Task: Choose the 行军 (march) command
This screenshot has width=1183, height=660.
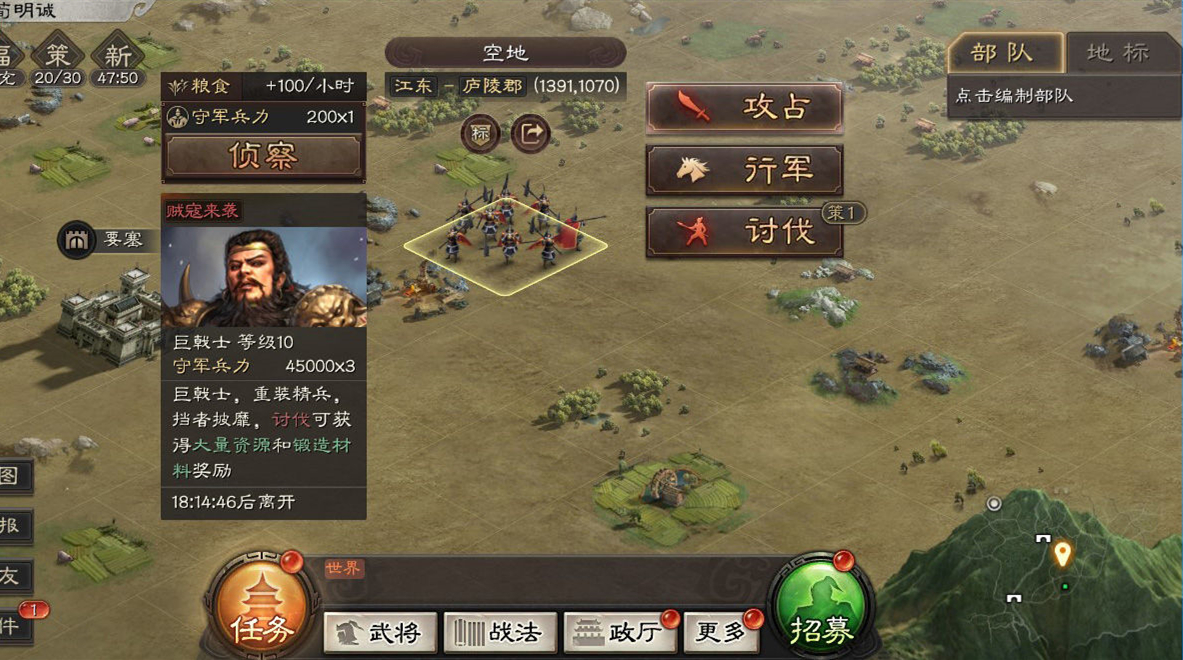Action: click(x=744, y=170)
